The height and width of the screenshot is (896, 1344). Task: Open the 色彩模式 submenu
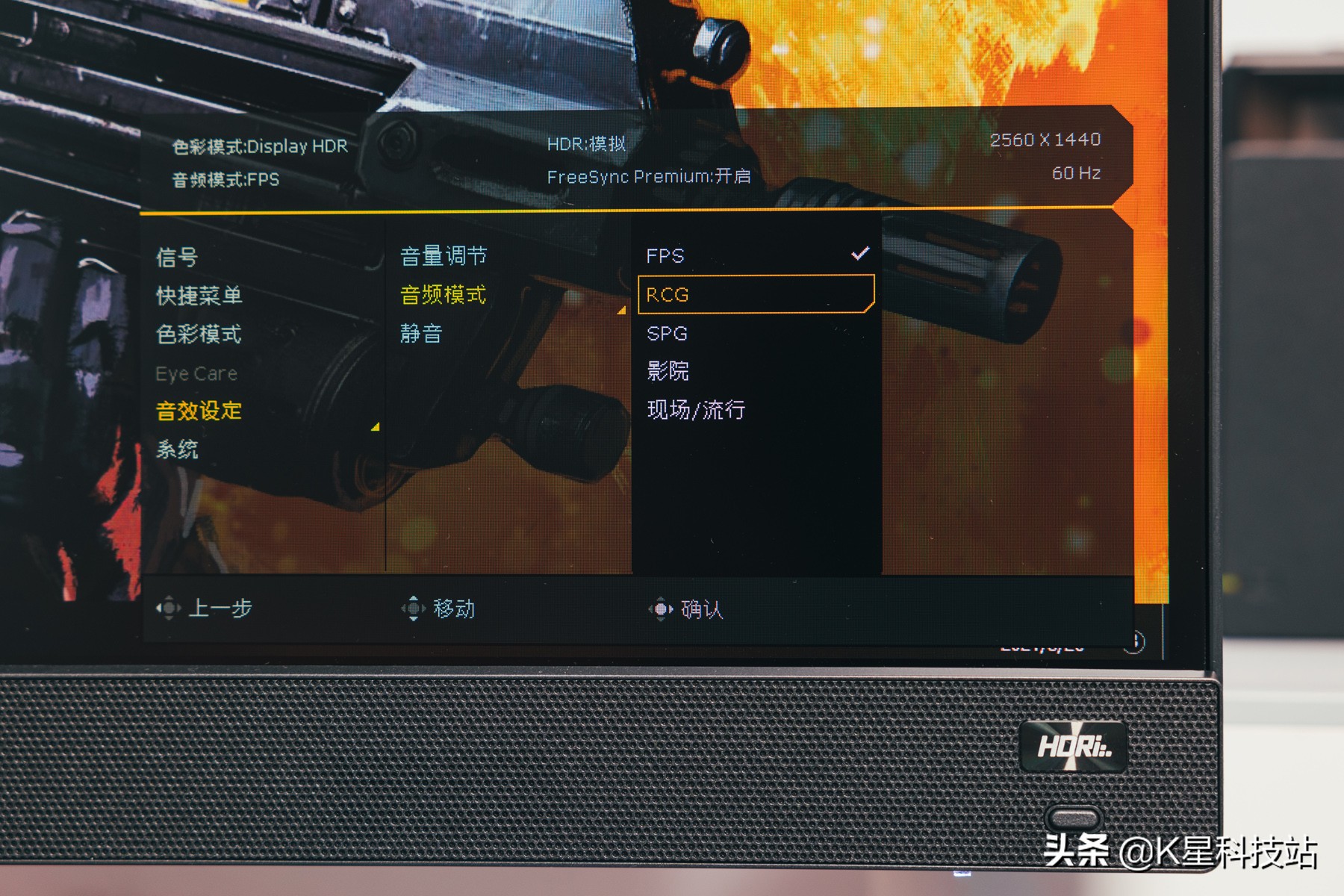pyautogui.click(x=200, y=335)
